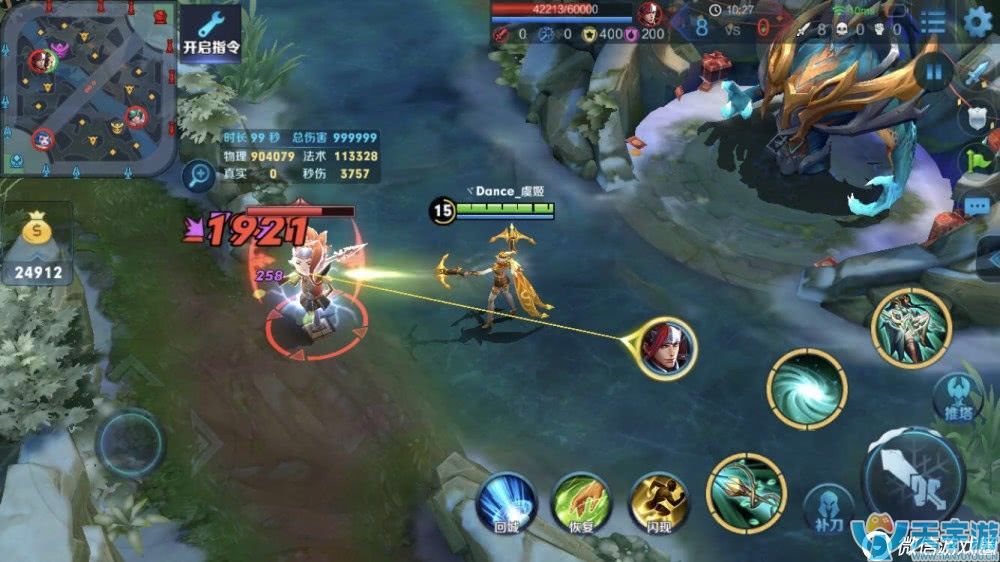The height and width of the screenshot is (562, 1000).
Task: Use the 回城 recall spell
Action: [505, 501]
